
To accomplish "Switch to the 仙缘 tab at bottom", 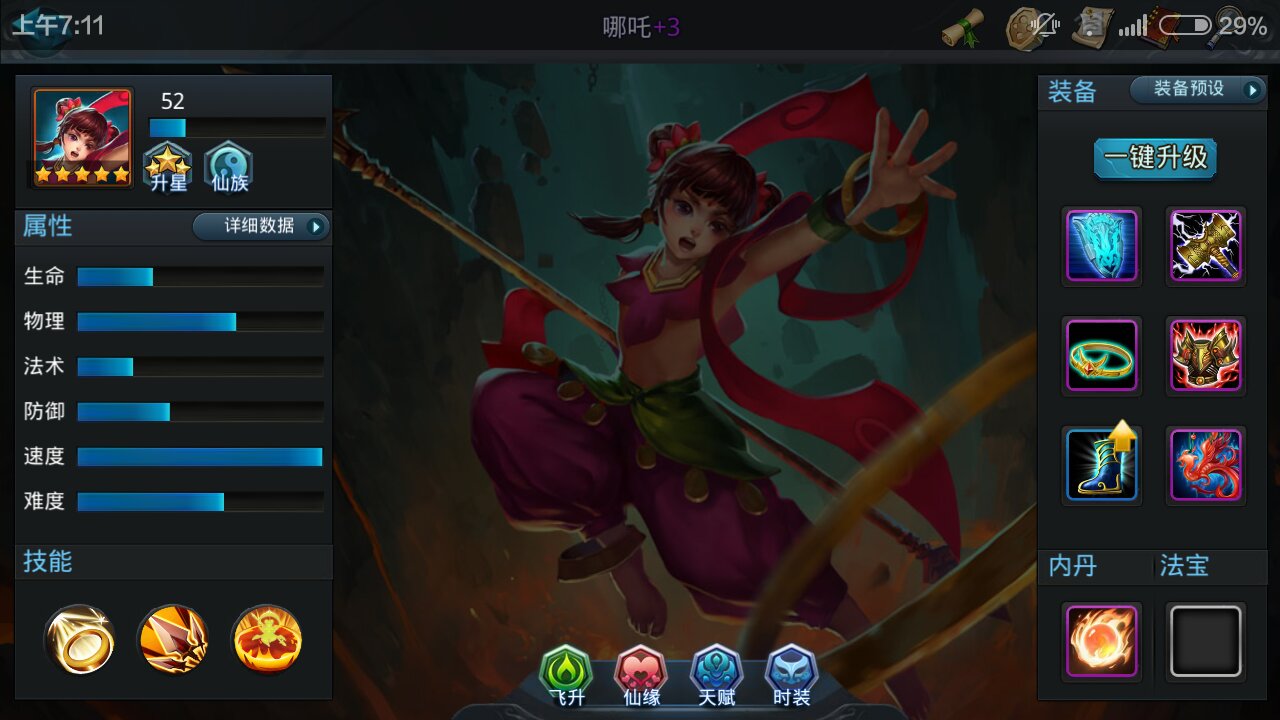I will coord(641,675).
